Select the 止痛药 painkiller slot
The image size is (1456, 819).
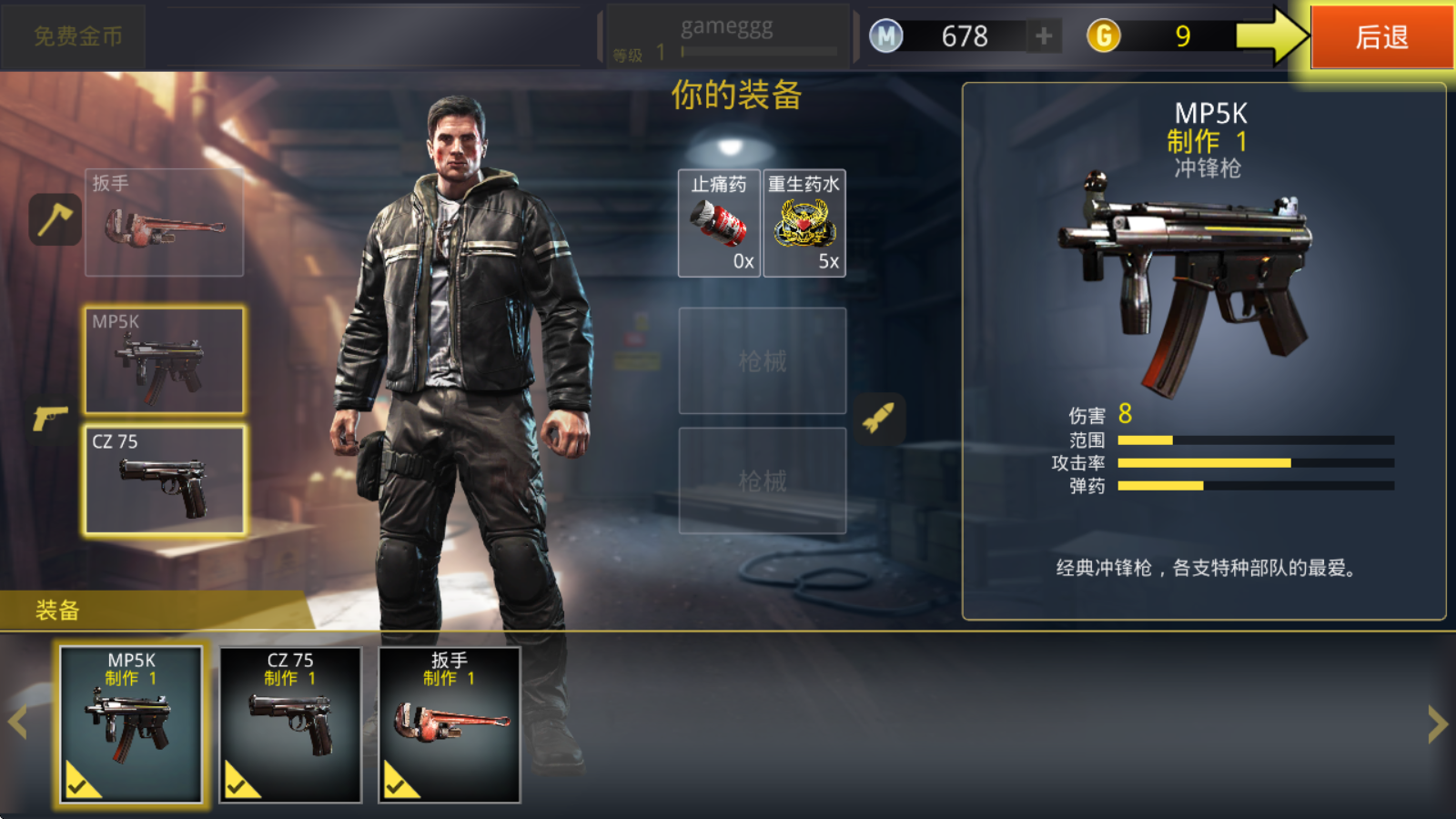[719, 223]
